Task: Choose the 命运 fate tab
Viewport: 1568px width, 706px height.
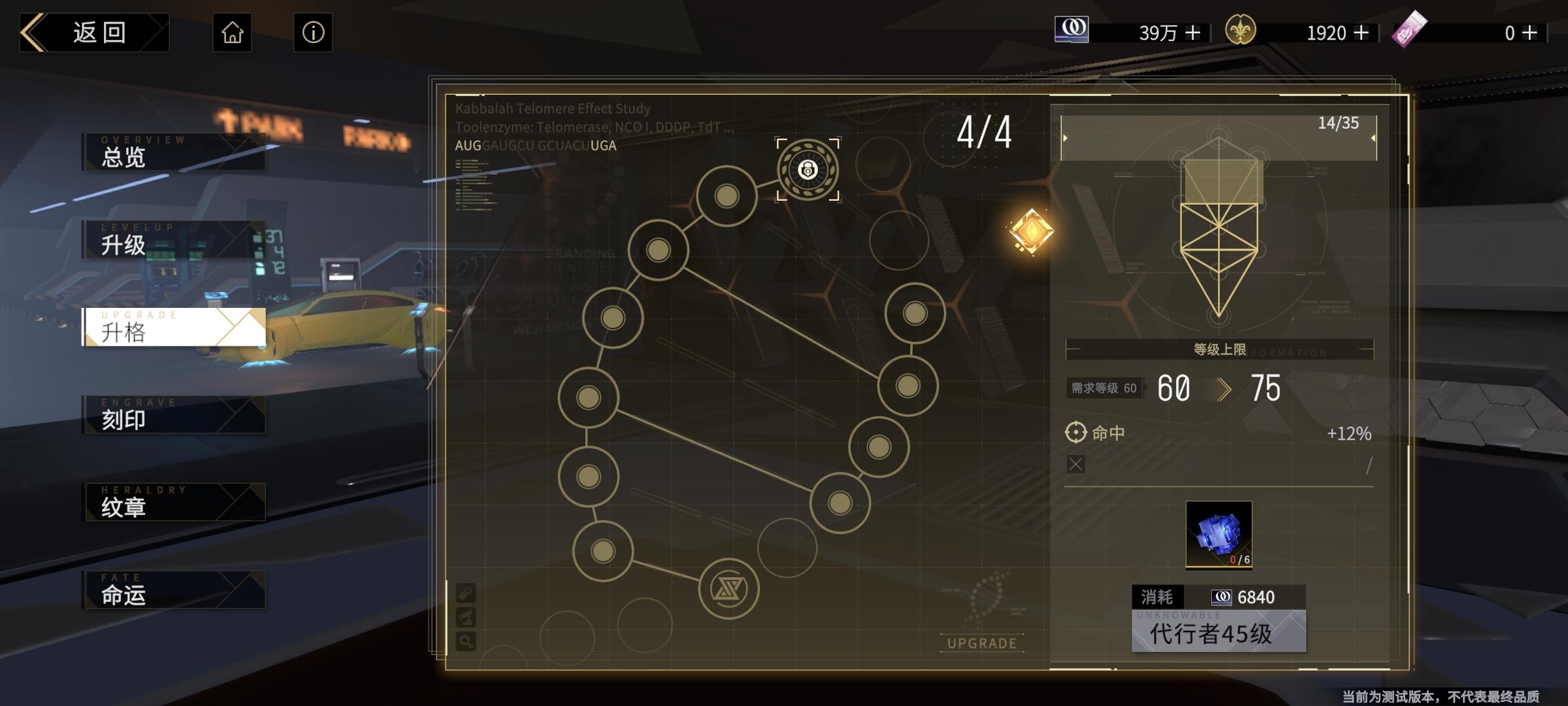Action: (x=174, y=590)
